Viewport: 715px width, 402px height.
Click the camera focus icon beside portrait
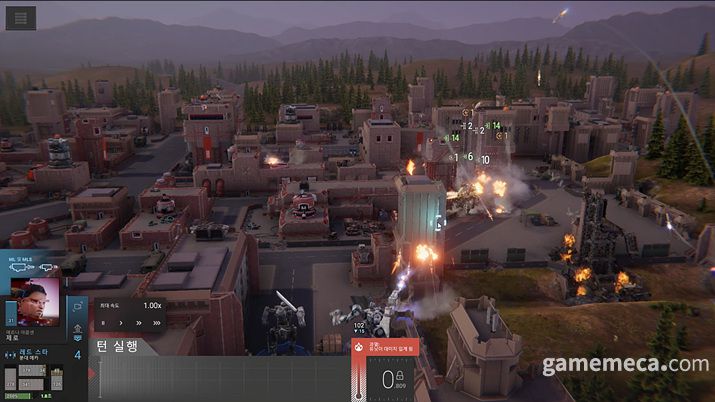77,307
